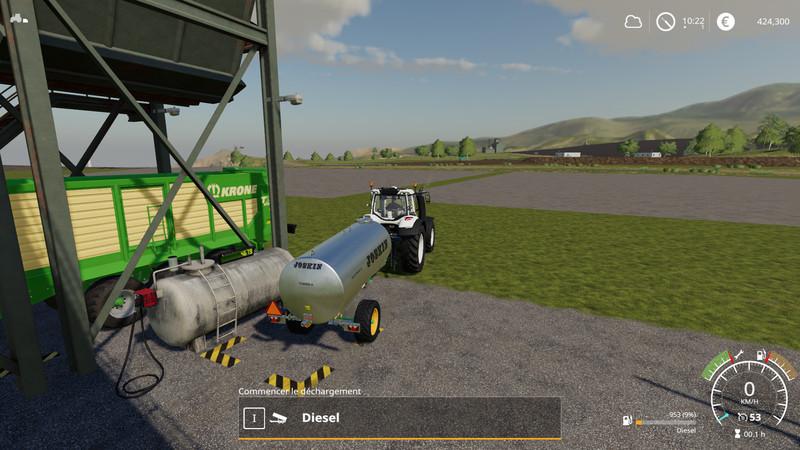
Task: Click the cruise control speed icon
Action: tap(741, 417)
